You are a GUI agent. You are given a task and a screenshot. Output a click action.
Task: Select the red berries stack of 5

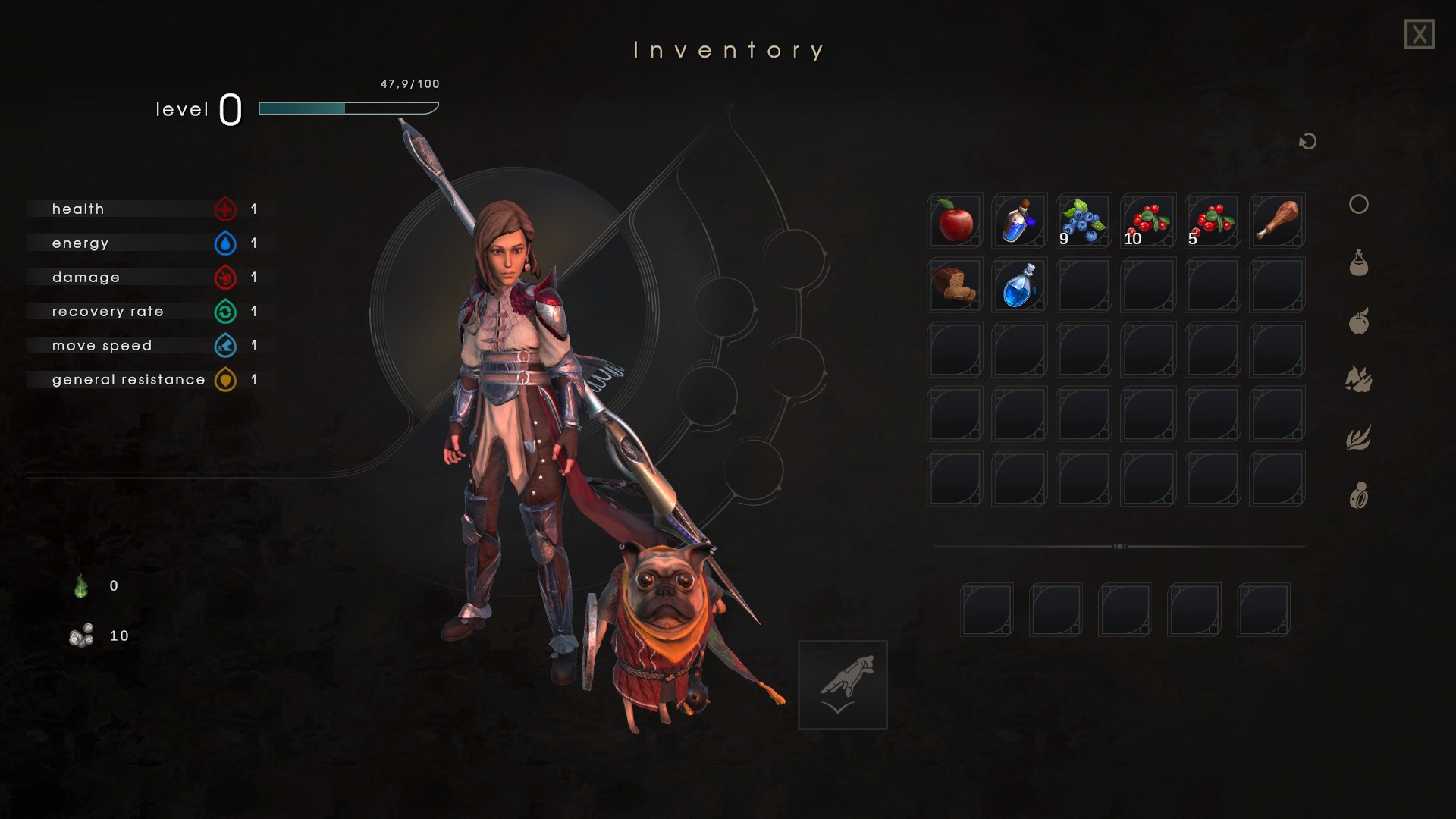pos(1213,221)
